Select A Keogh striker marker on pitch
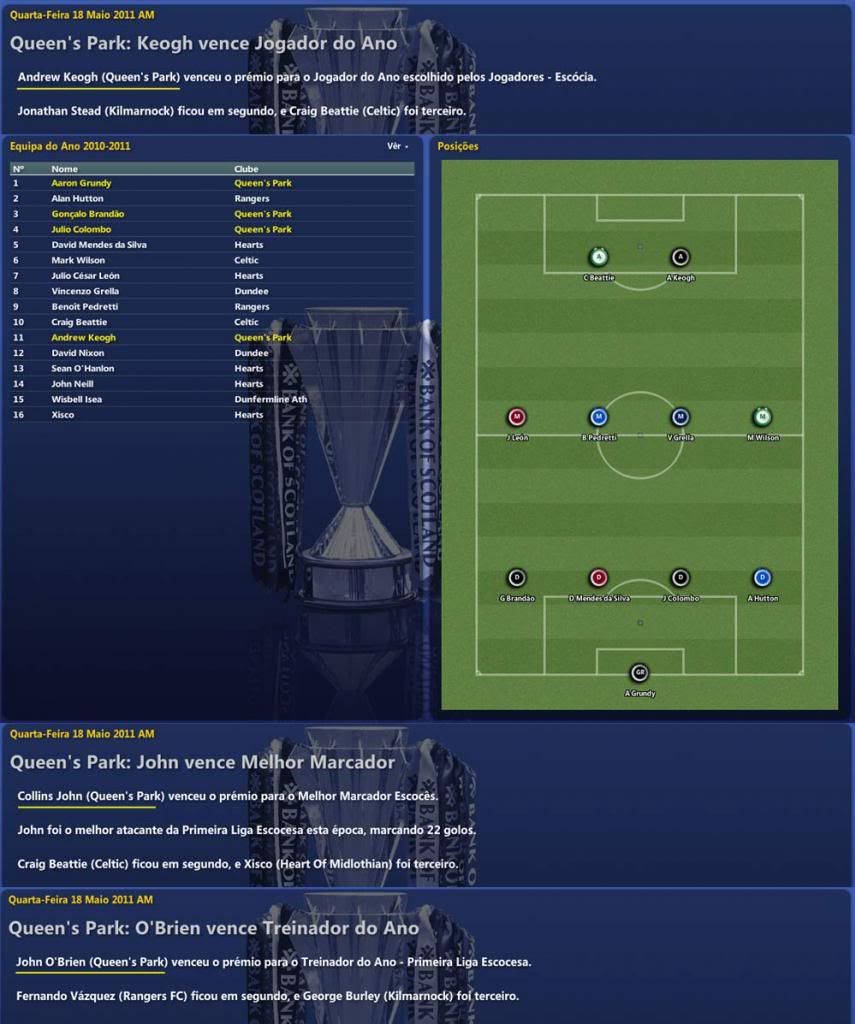This screenshot has height=1024, width=855. click(680, 257)
